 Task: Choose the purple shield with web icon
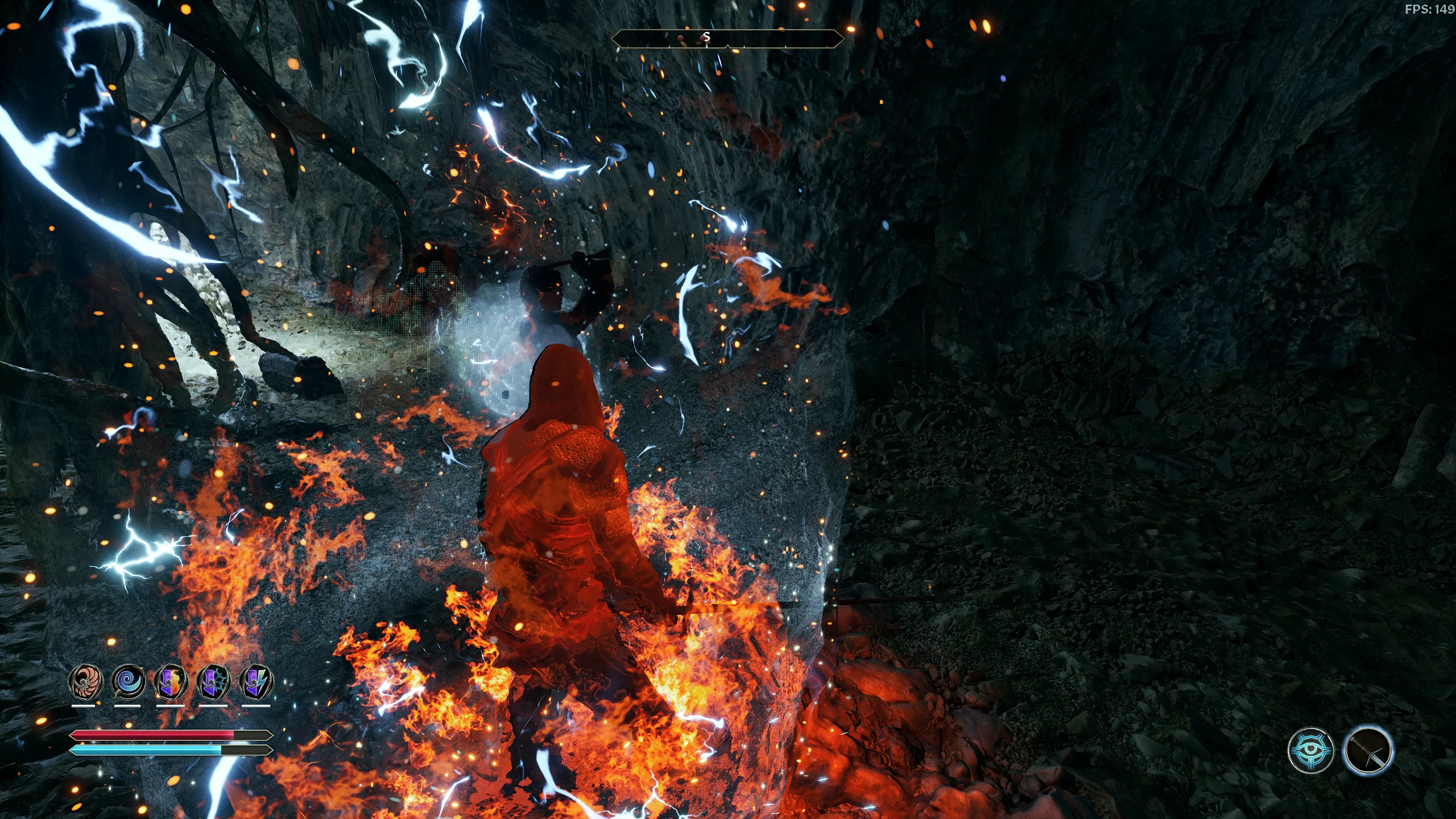213,682
